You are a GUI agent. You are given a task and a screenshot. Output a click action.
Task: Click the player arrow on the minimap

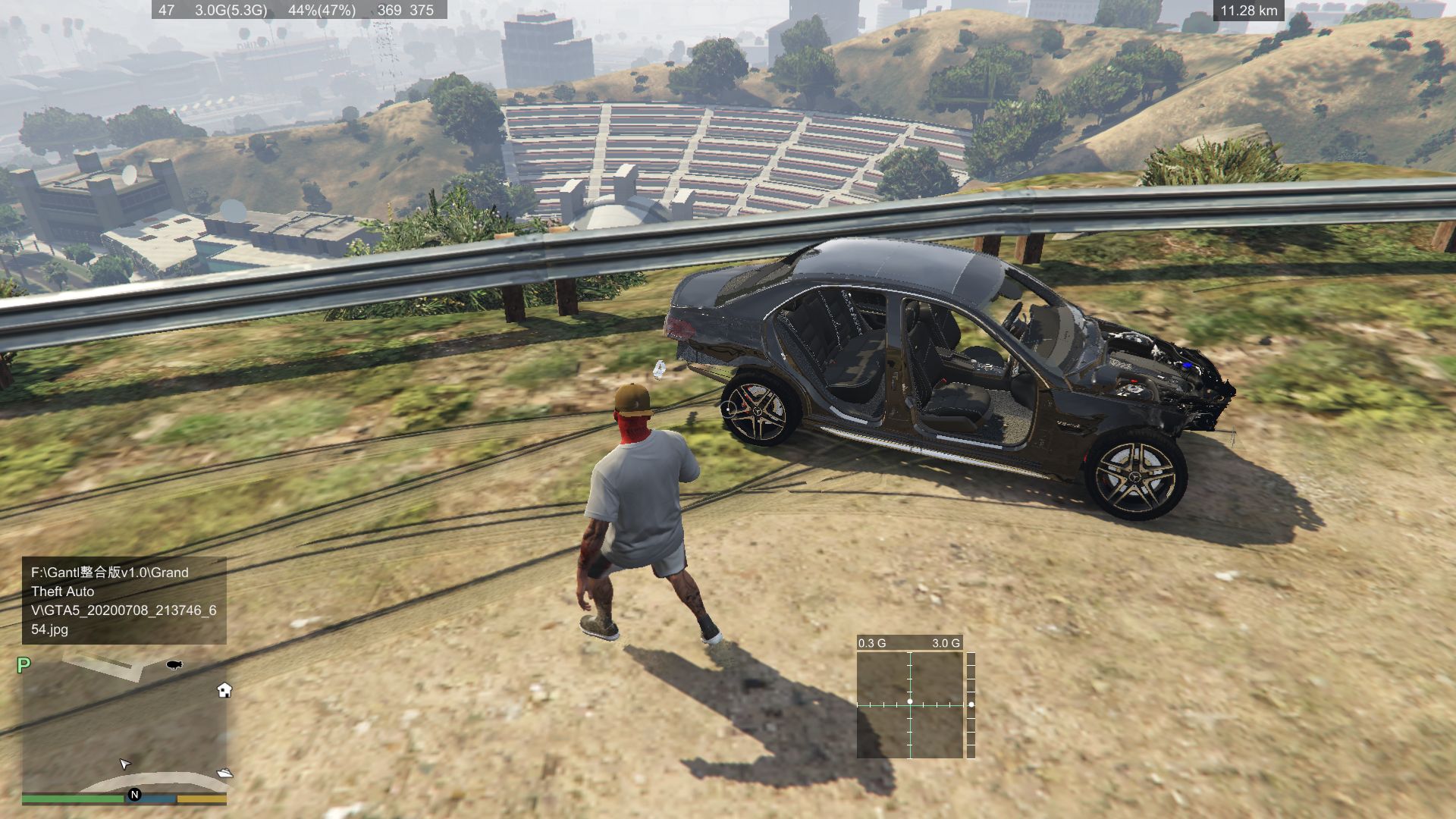[x=125, y=764]
